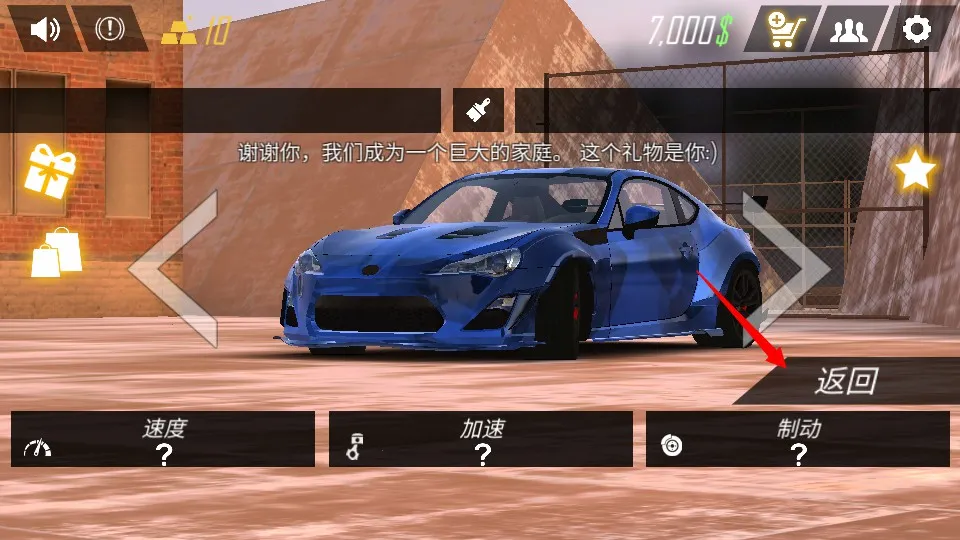Click the paintbrush customization button
This screenshot has height=540, width=960.
click(478, 110)
